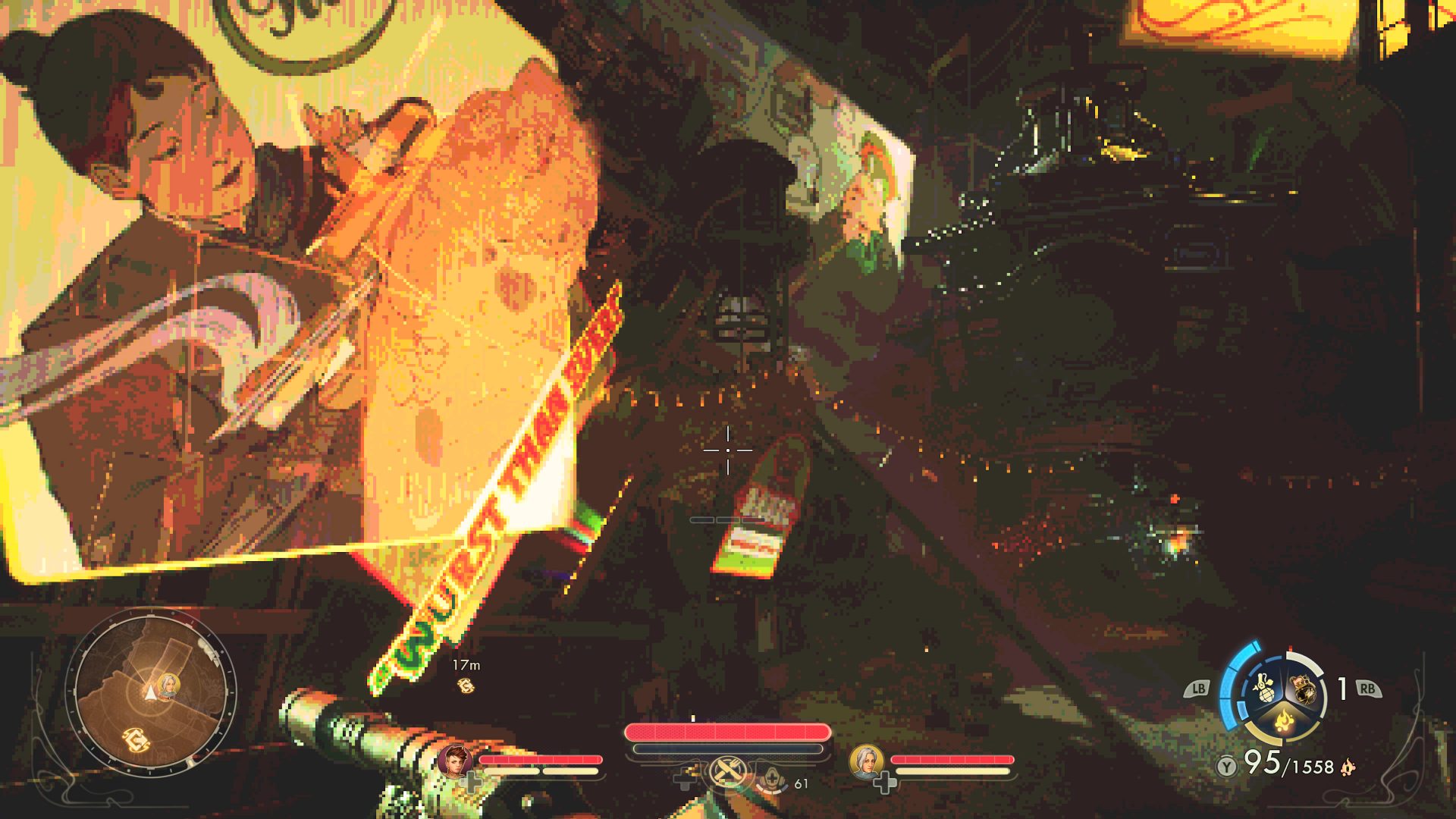Select the grenade icon in the weapon wheel
The height and width of the screenshot is (819, 1456).
pyautogui.click(x=1263, y=688)
